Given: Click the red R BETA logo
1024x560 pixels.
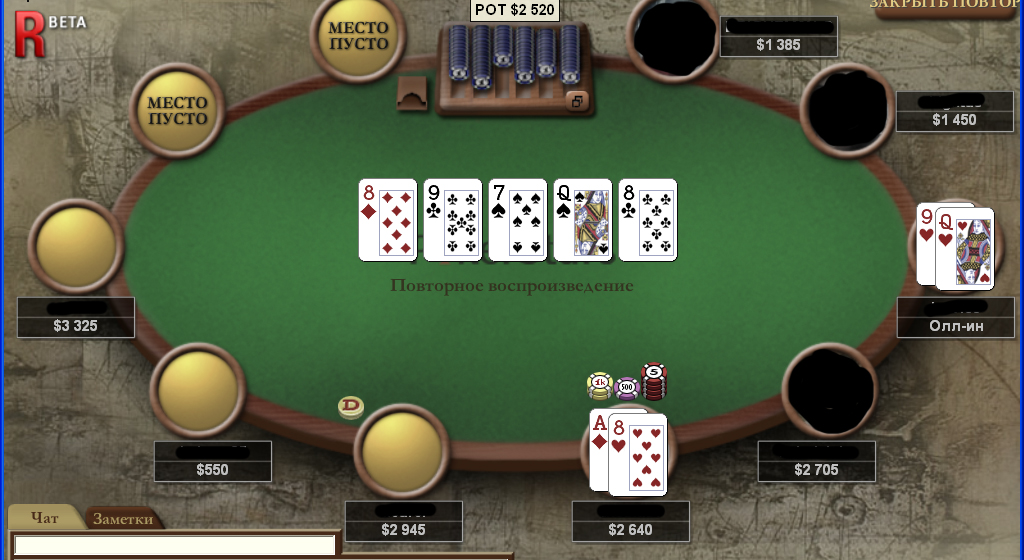Looking at the screenshot, I should 31,31.
